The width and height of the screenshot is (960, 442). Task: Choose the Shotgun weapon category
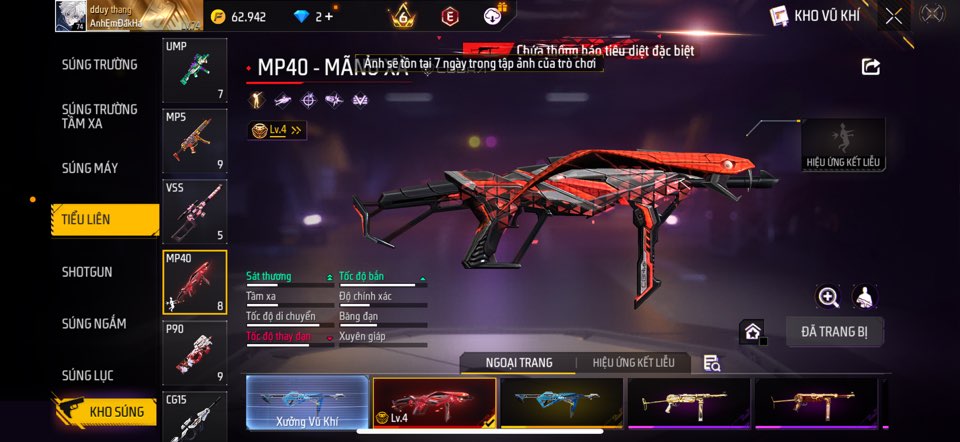click(x=87, y=272)
